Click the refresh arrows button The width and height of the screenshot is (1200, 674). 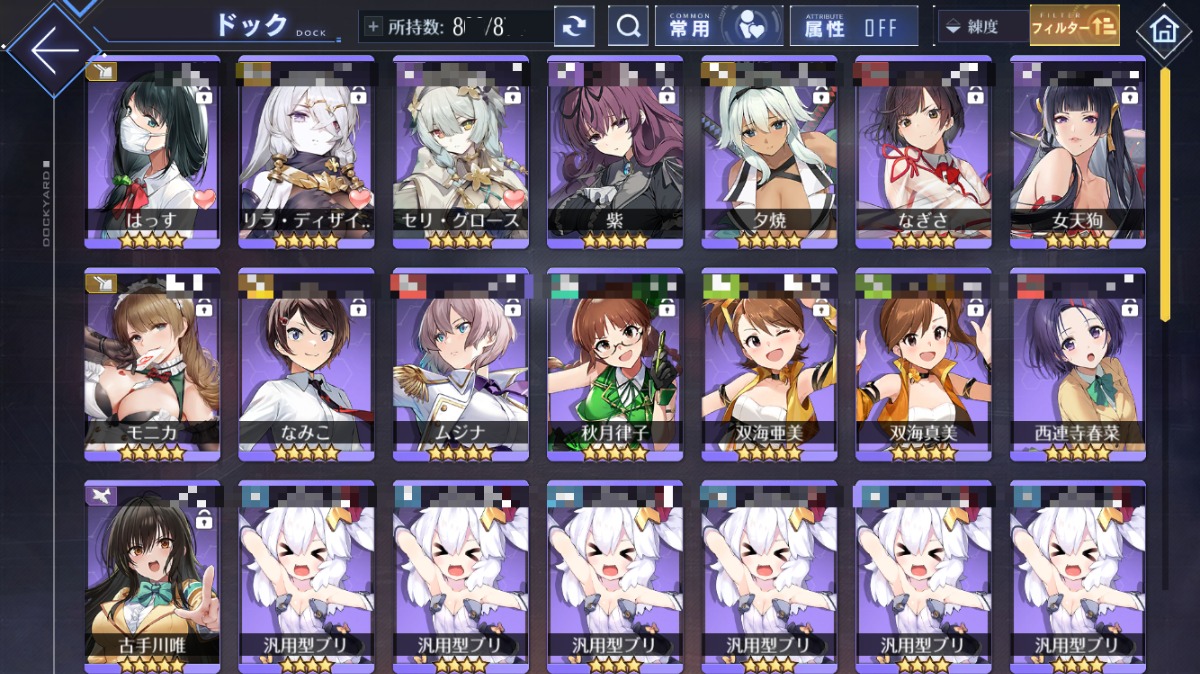click(574, 27)
